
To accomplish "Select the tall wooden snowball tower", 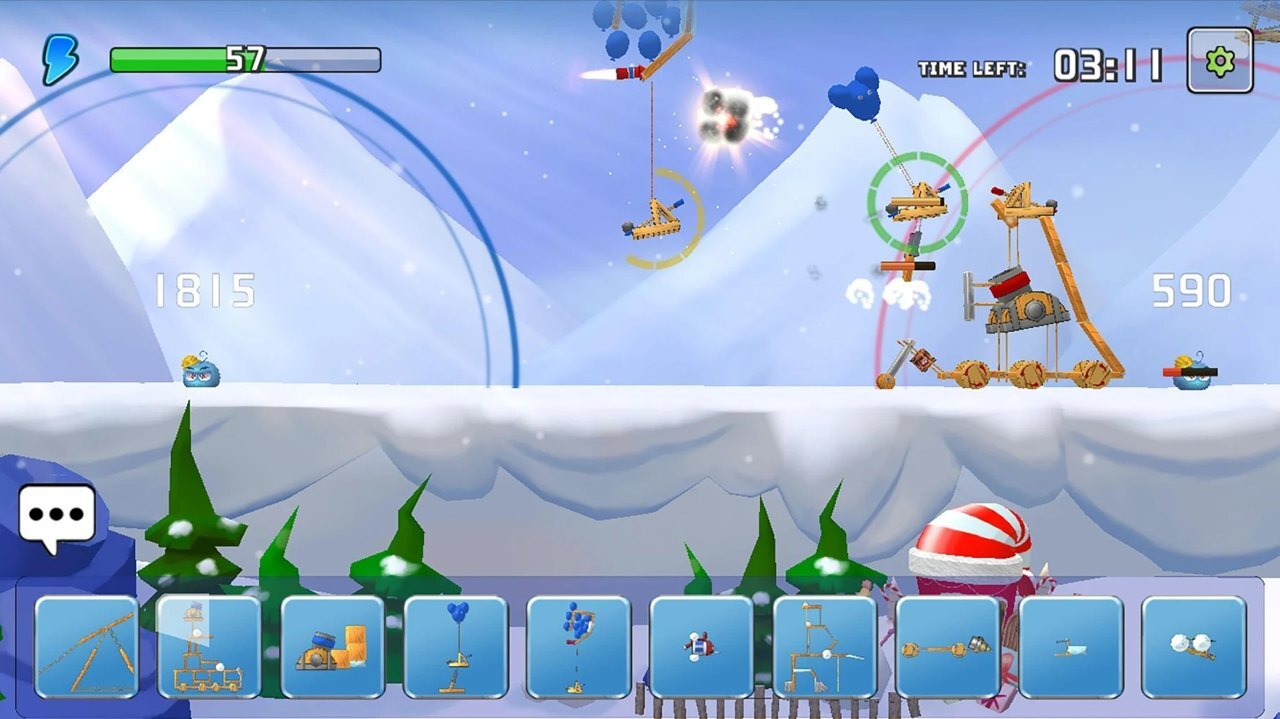I will click(x=824, y=647).
